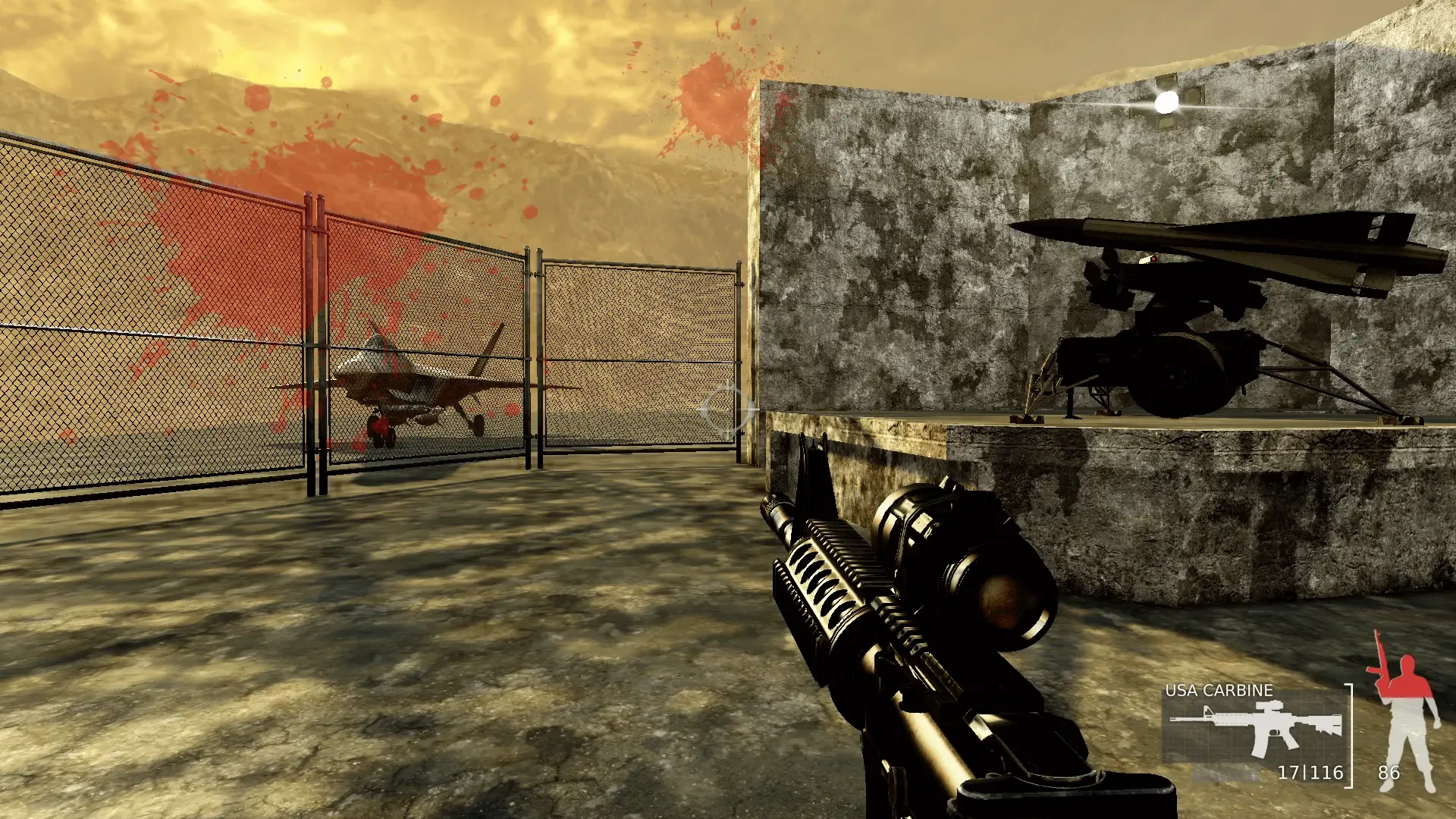Select the crosshair reticle at screen center
Viewport: 1456px width, 819px height.
click(x=728, y=409)
